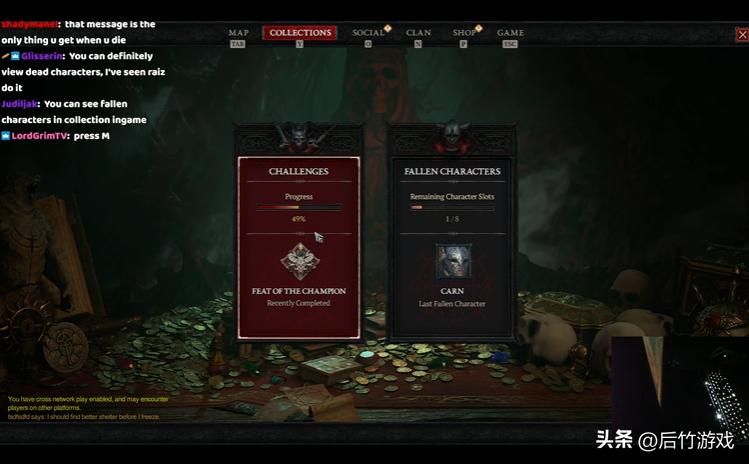Select the Collections tab

[x=300, y=33]
